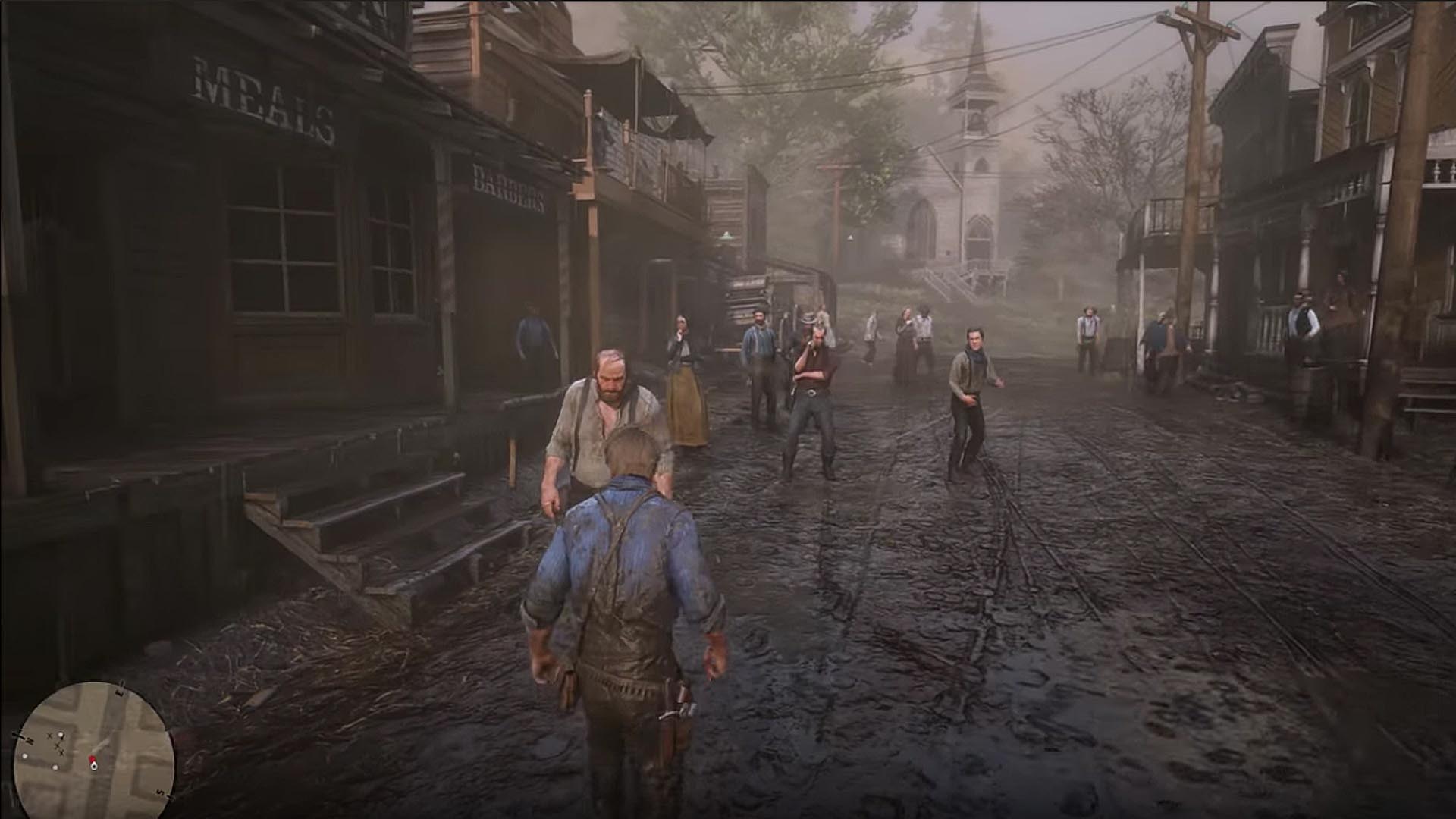Screen dimensions: 1456x819
Task: Click the N compass letter on the minimap
Action: (30, 740)
